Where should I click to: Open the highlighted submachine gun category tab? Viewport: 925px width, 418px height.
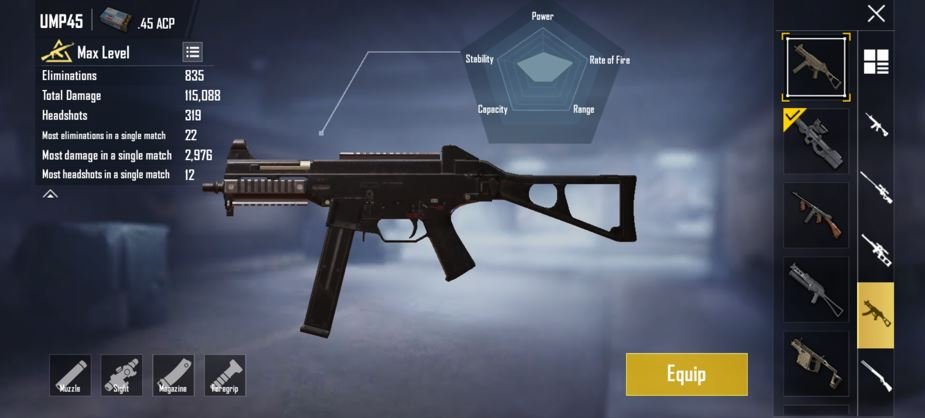[x=876, y=314]
